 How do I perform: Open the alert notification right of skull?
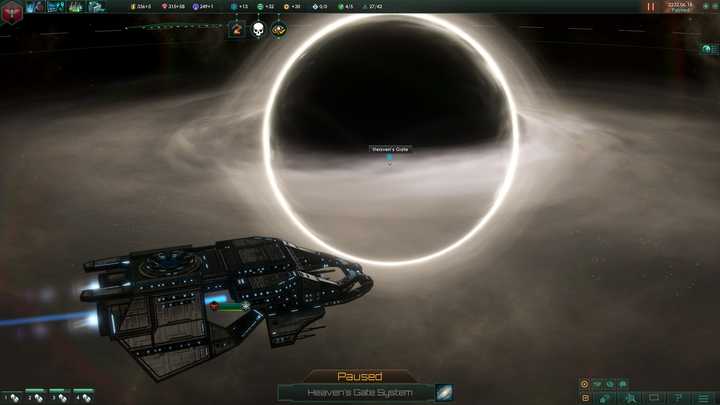279,30
